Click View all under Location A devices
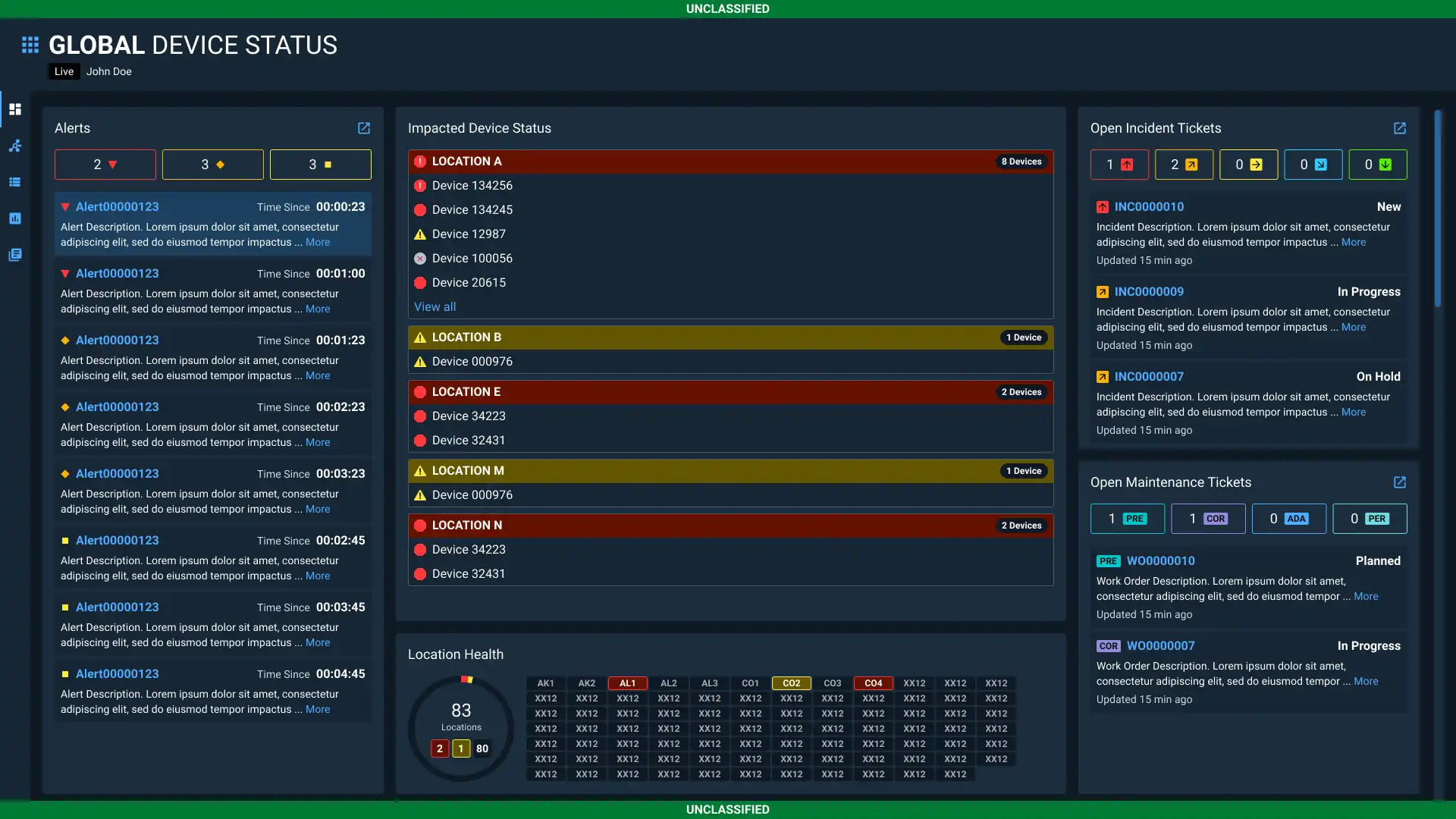 (x=435, y=306)
